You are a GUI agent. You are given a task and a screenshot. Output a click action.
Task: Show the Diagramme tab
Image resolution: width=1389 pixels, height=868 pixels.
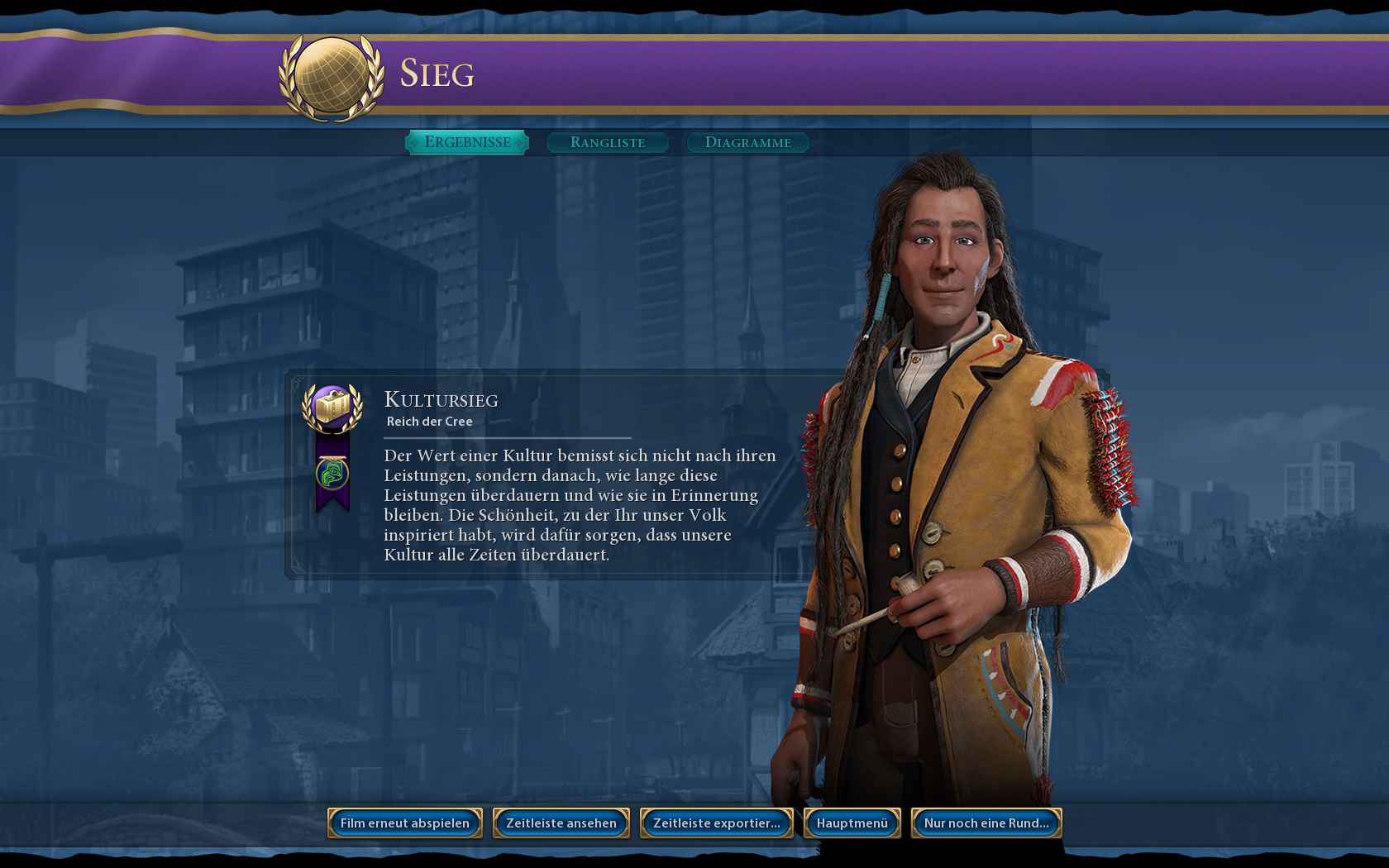tap(747, 142)
